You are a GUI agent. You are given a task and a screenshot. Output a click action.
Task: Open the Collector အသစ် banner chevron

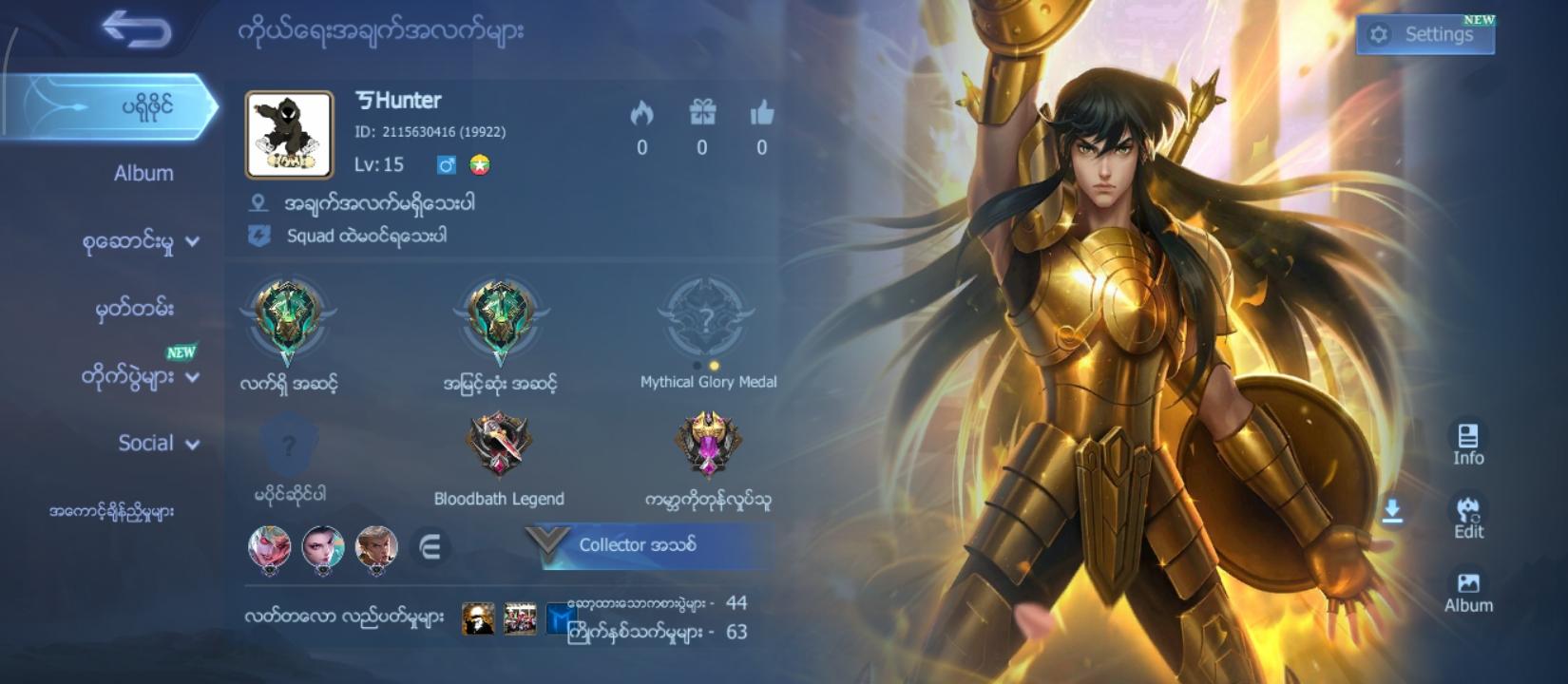point(545,543)
